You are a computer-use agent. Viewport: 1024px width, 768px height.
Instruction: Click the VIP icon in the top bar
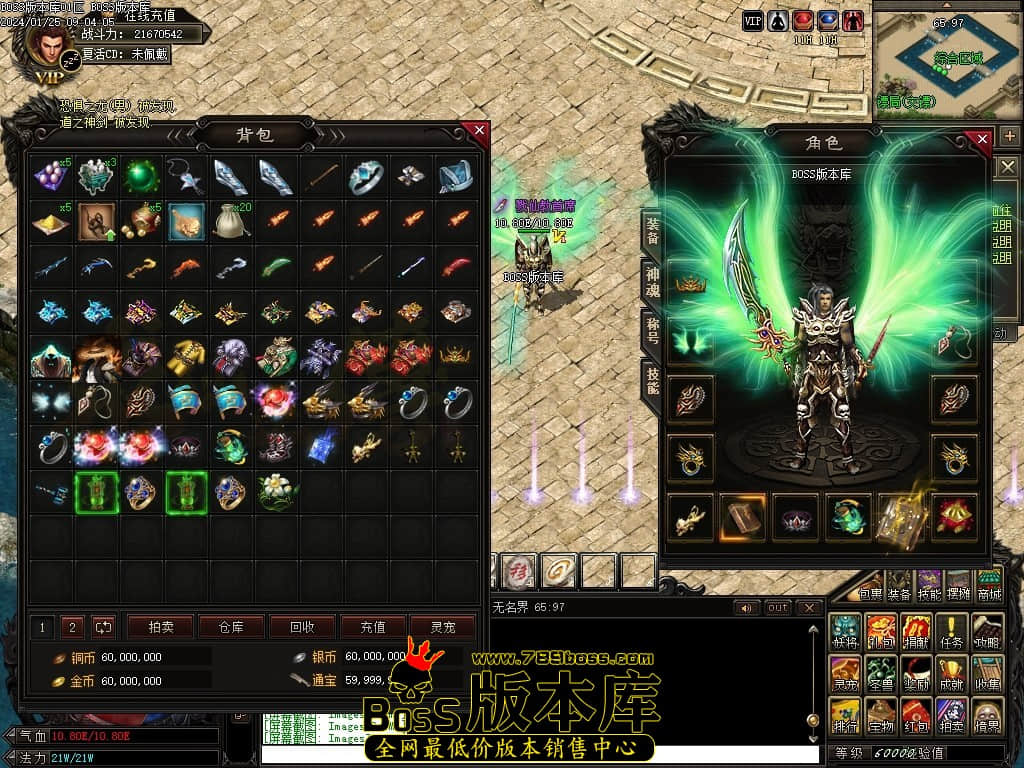pos(752,20)
